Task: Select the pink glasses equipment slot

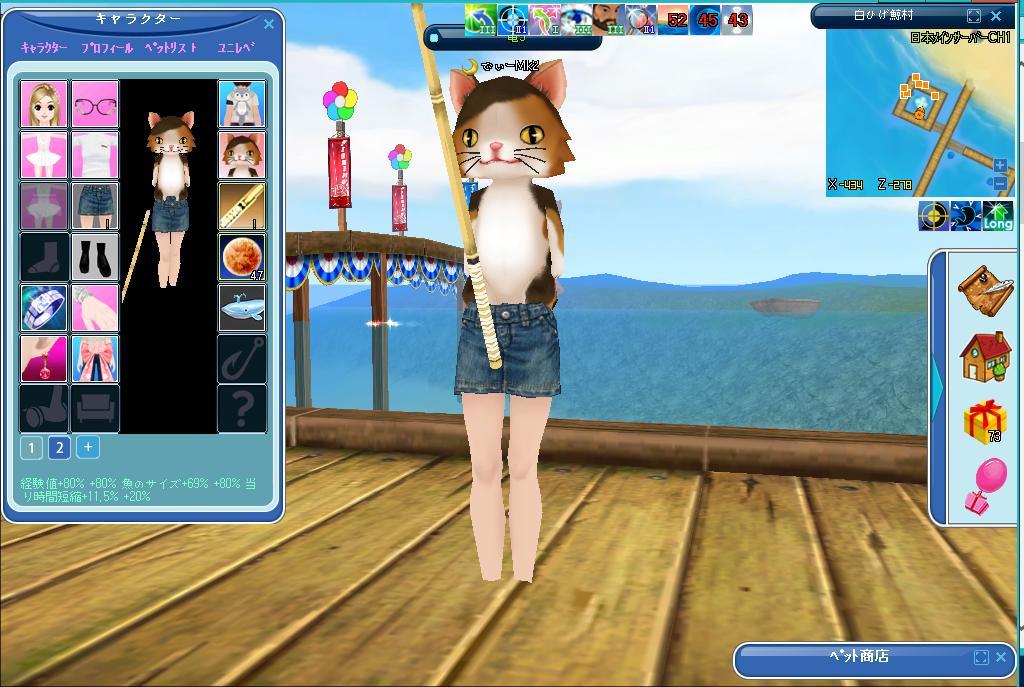Action: point(95,104)
